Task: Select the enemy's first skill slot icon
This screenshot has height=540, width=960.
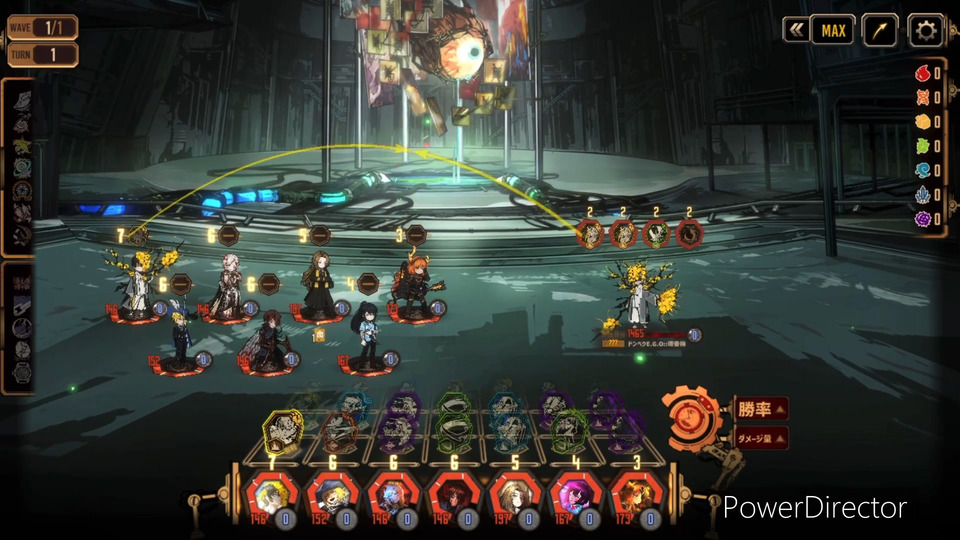Action: tap(592, 234)
